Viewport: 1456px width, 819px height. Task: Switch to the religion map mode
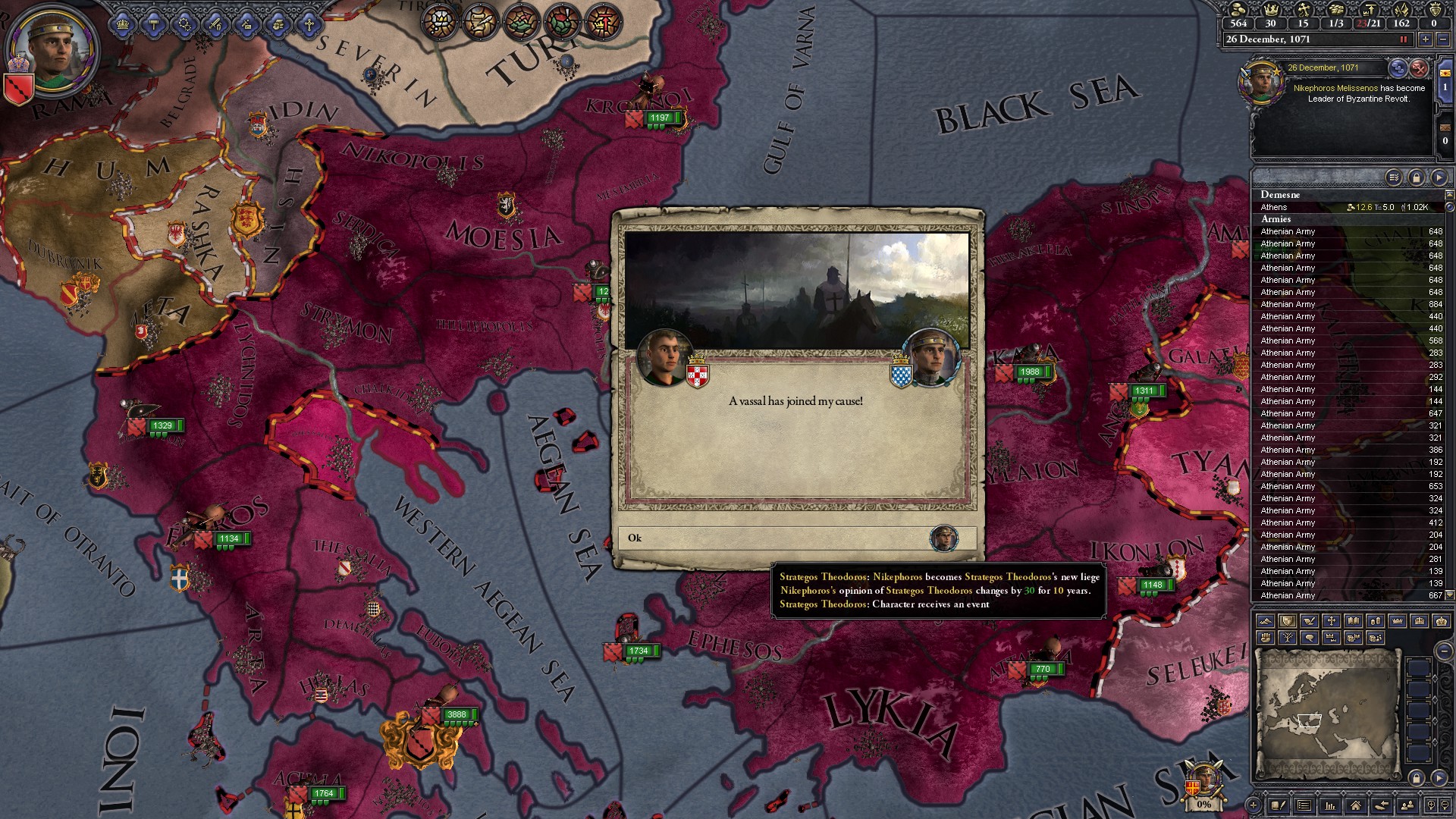click(1331, 621)
